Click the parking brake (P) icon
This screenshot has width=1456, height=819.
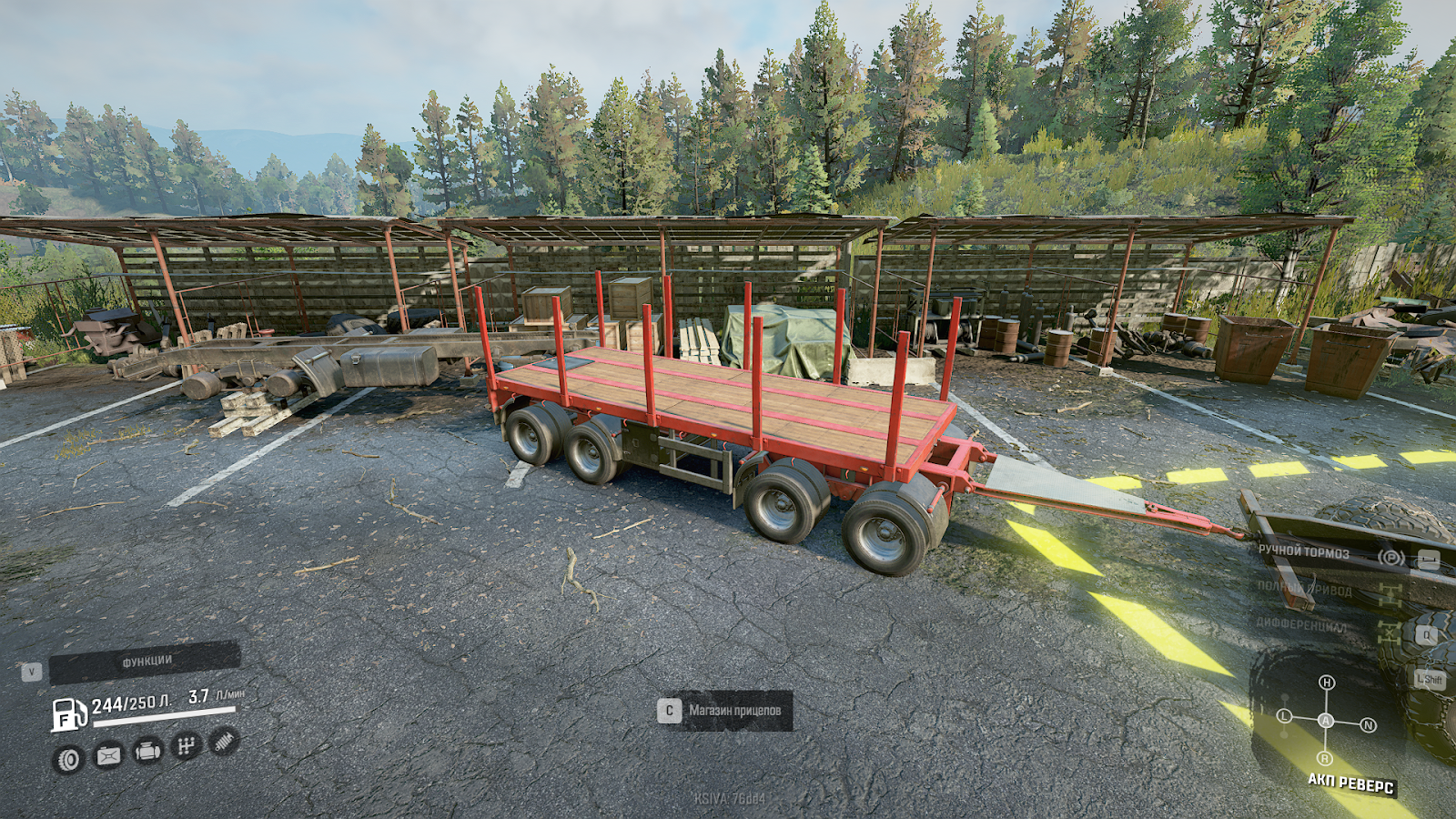[x=1391, y=558]
